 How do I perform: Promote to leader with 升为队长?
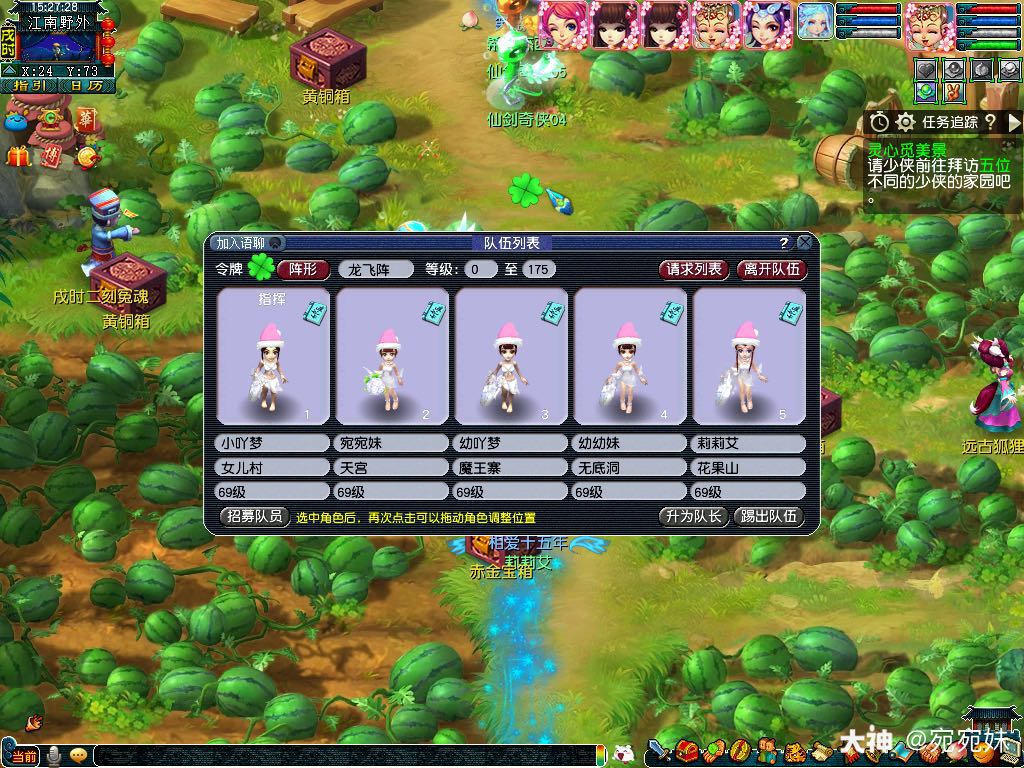click(691, 516)
